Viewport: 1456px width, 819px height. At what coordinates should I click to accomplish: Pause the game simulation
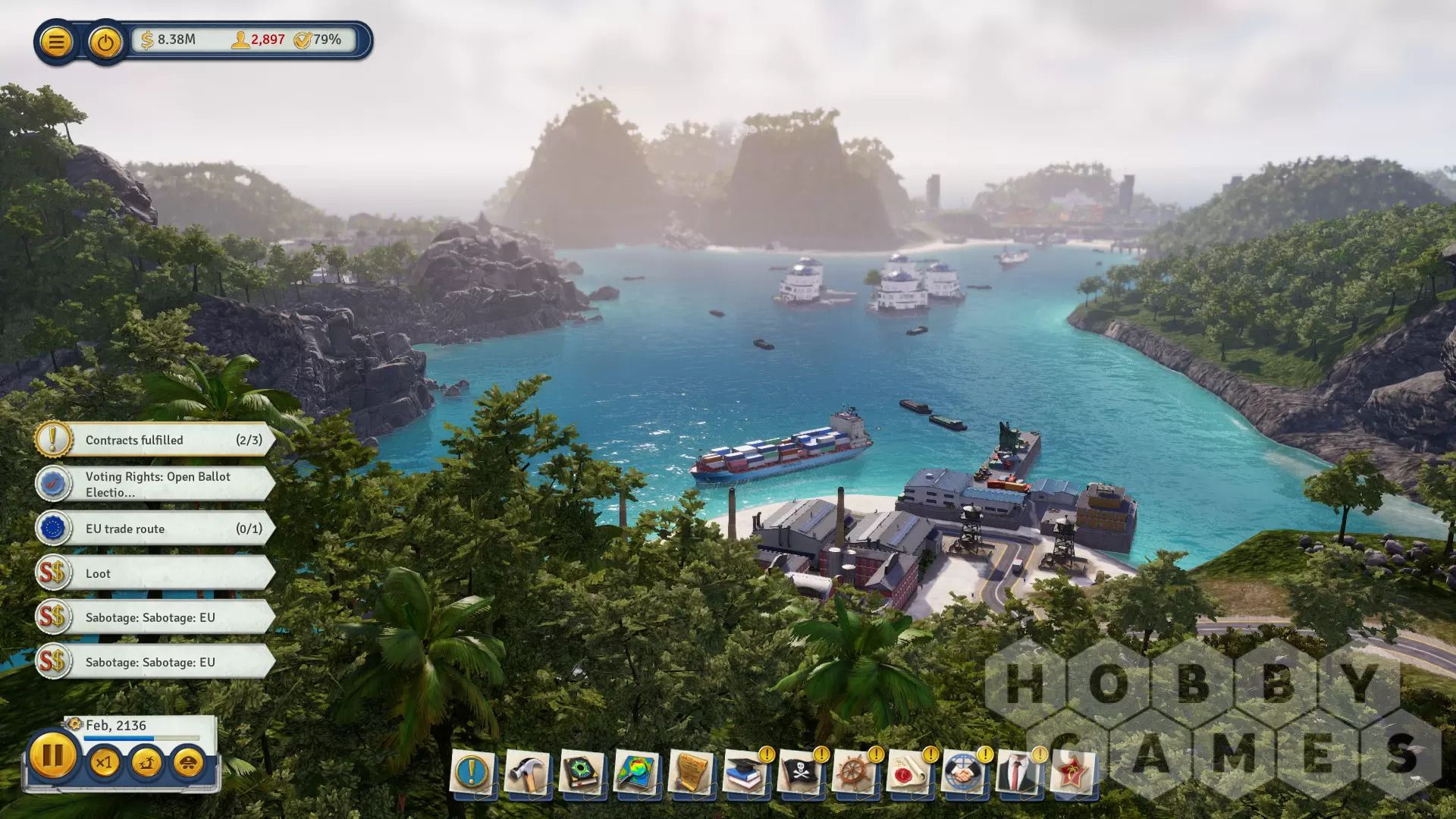[52, 756]
